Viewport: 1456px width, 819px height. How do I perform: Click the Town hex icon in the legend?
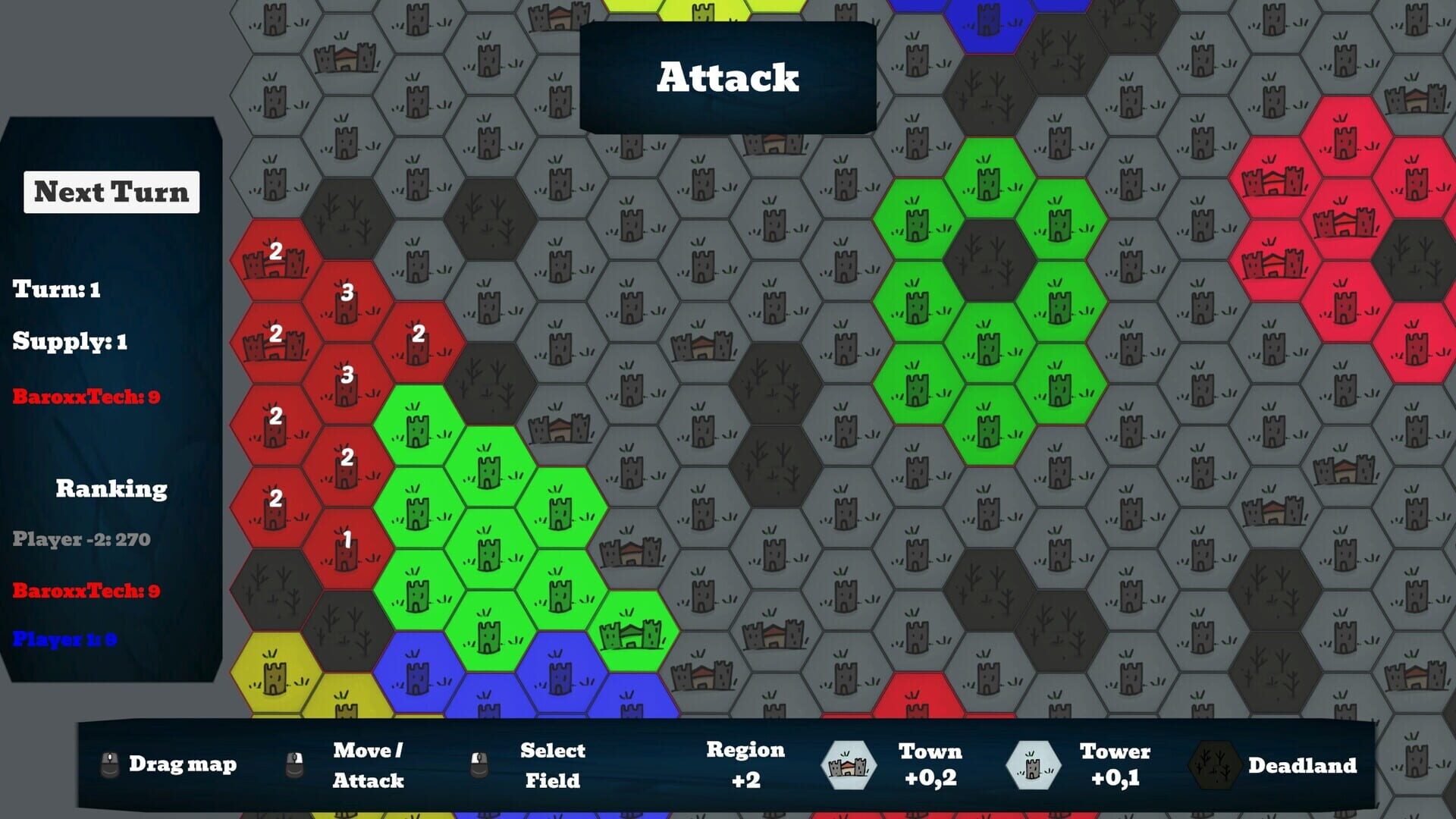click(849, 765)
